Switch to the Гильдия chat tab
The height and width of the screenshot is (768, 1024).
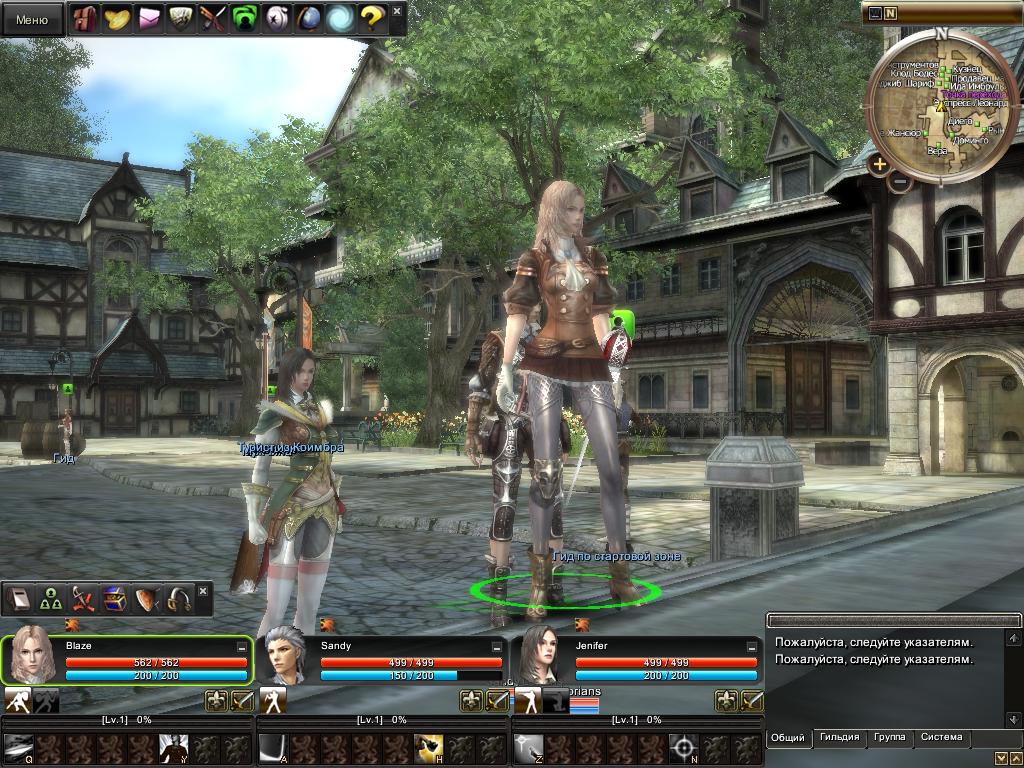point(839,738)
